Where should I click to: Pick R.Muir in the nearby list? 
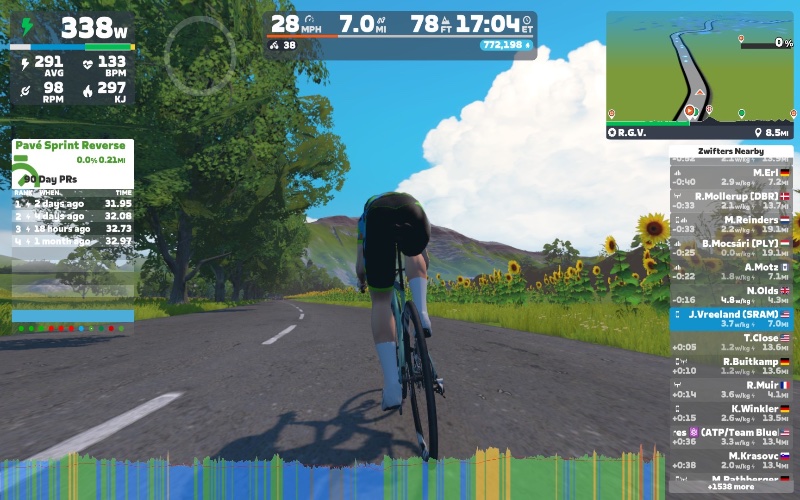[731, 389]
